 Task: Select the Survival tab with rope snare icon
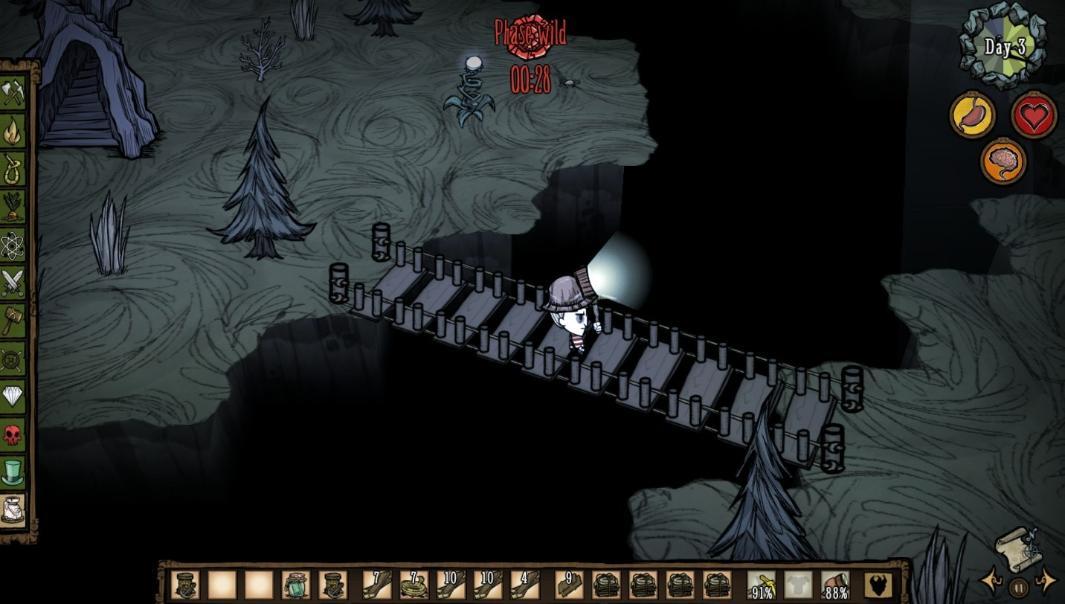click(13, 167)
